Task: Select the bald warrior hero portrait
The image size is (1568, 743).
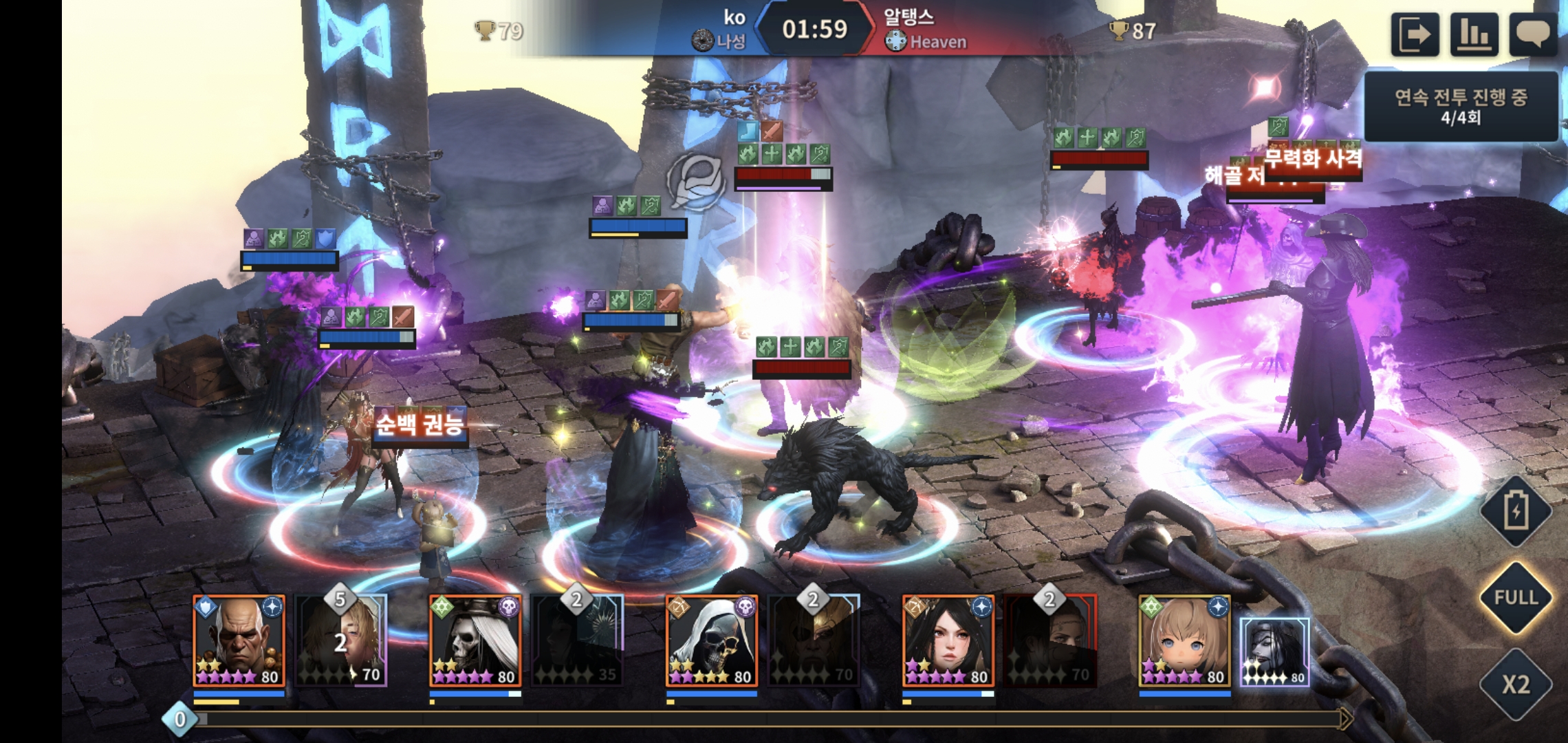Action: tap(239, 640)
